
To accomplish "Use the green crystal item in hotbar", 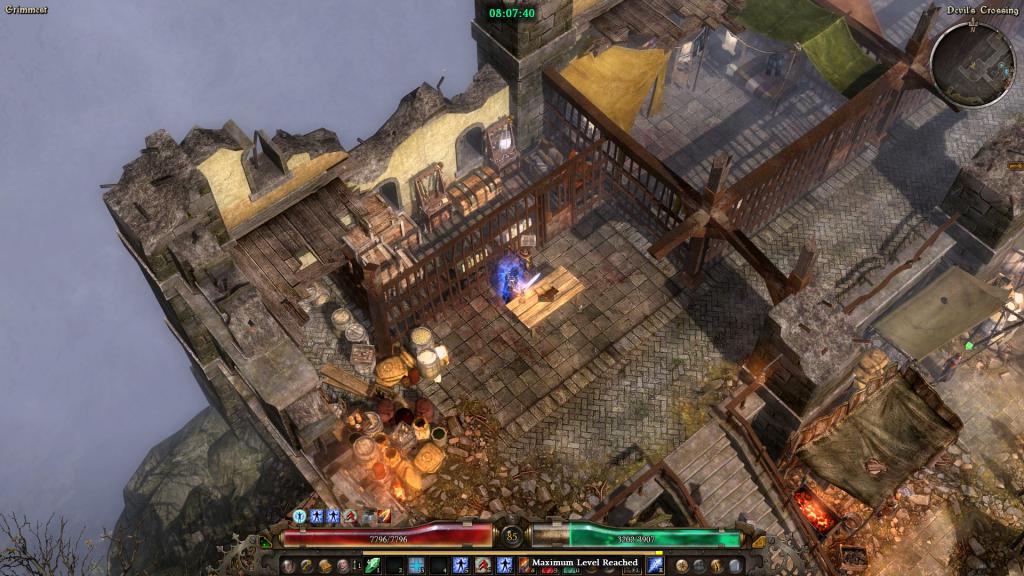I will click(374, 565).
